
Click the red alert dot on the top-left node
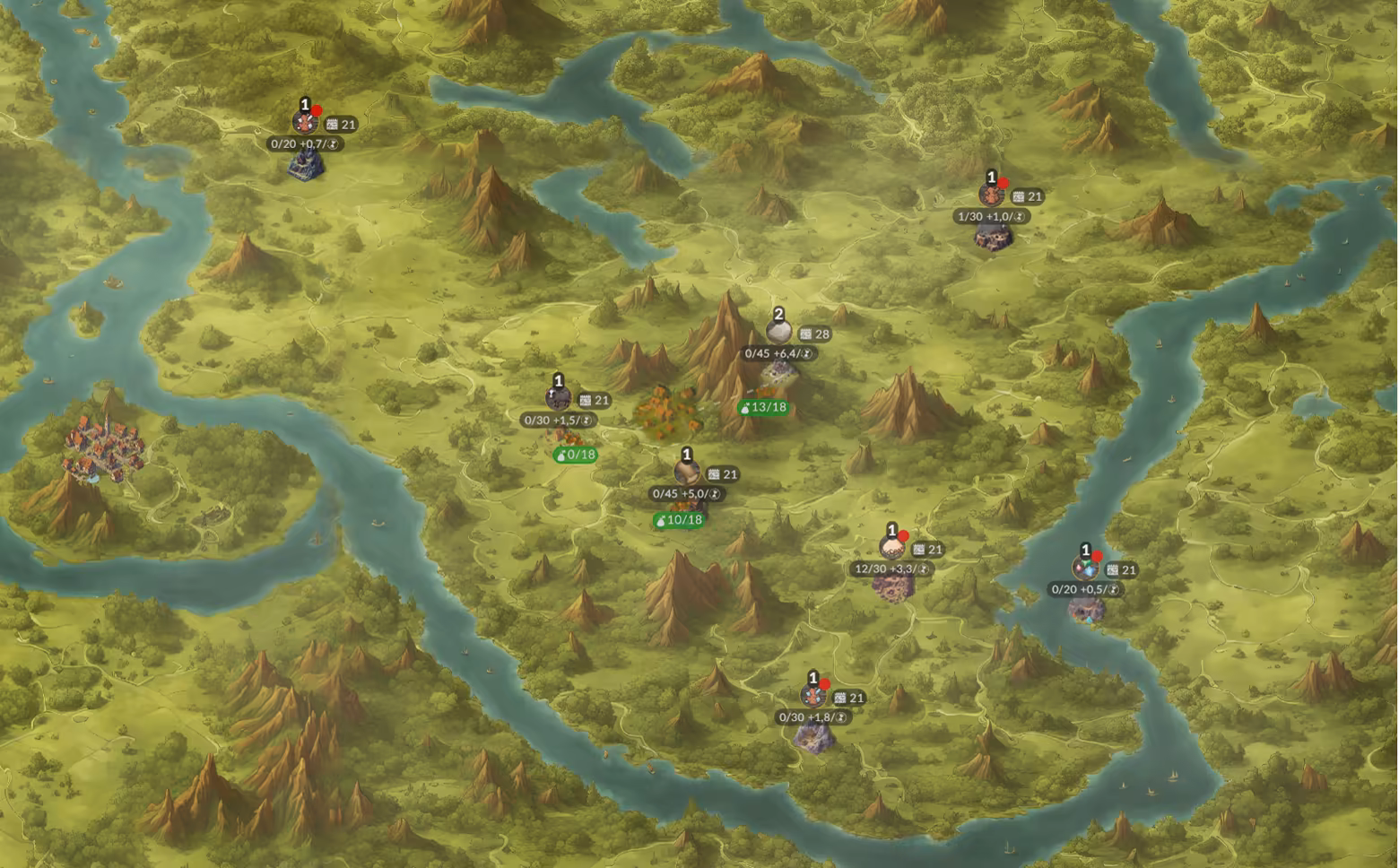(316, 108)
